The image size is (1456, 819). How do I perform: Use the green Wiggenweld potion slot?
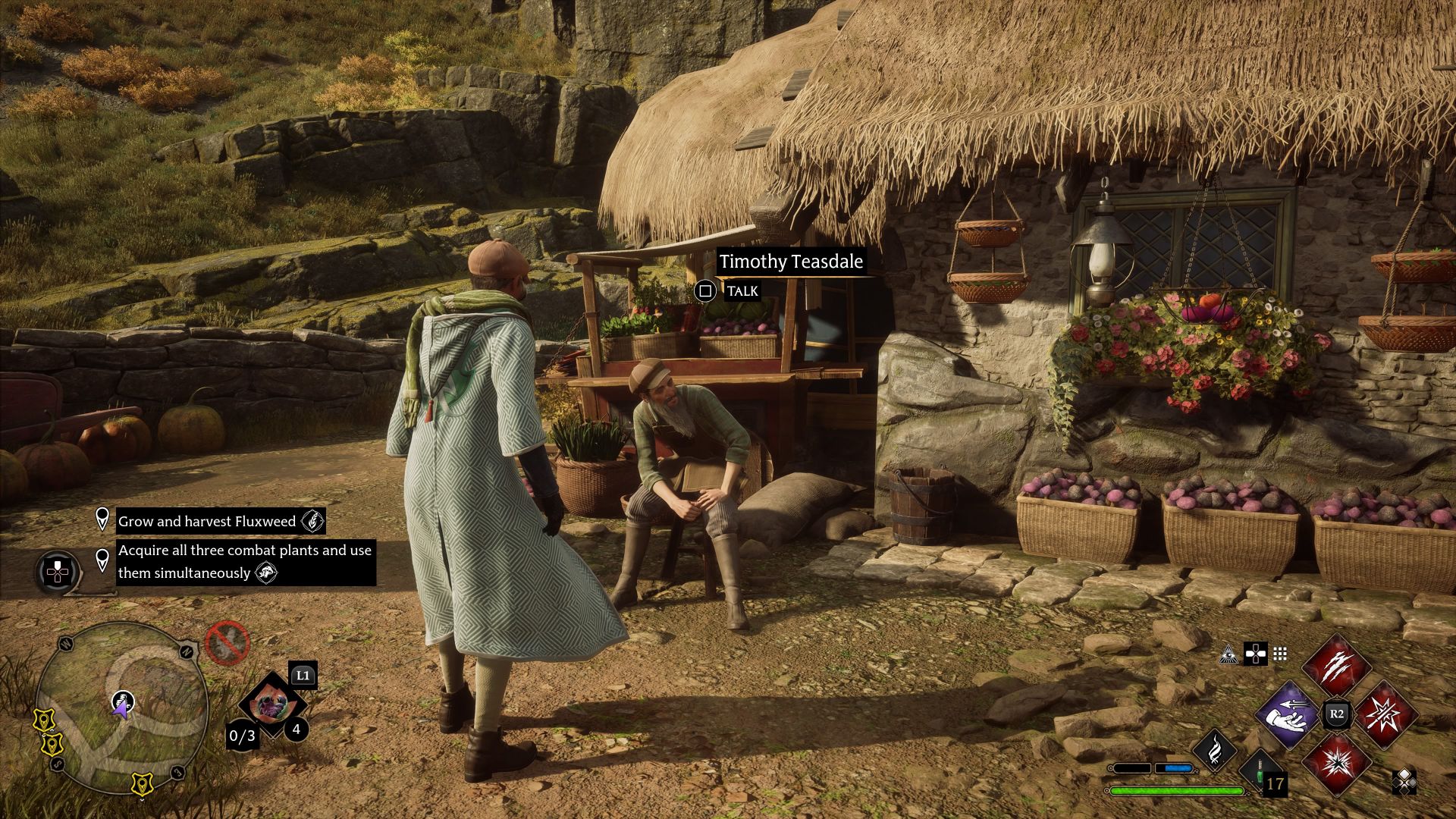(x=1263, y=773)
